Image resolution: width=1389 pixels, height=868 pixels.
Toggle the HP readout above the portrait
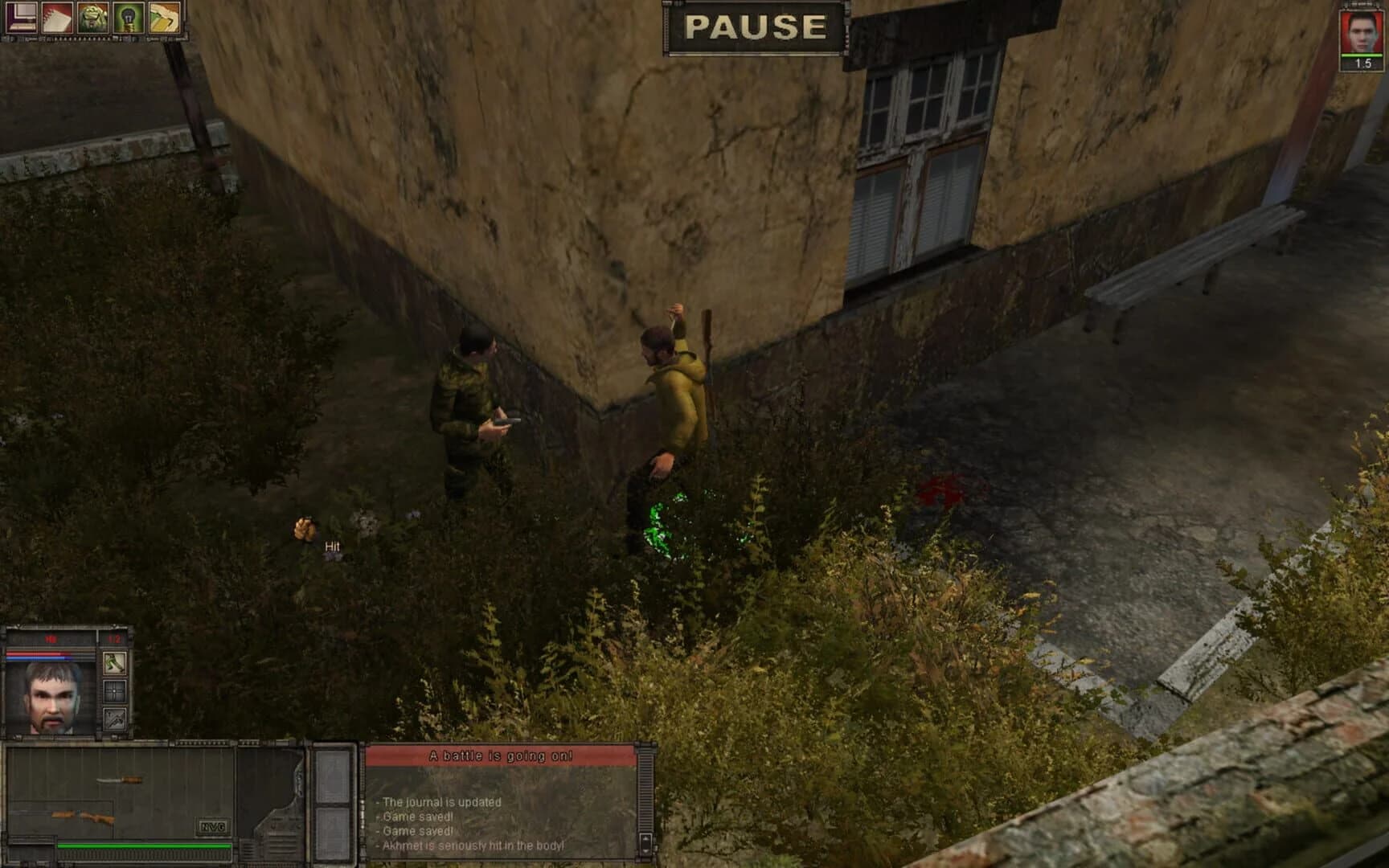pos(49,639)
